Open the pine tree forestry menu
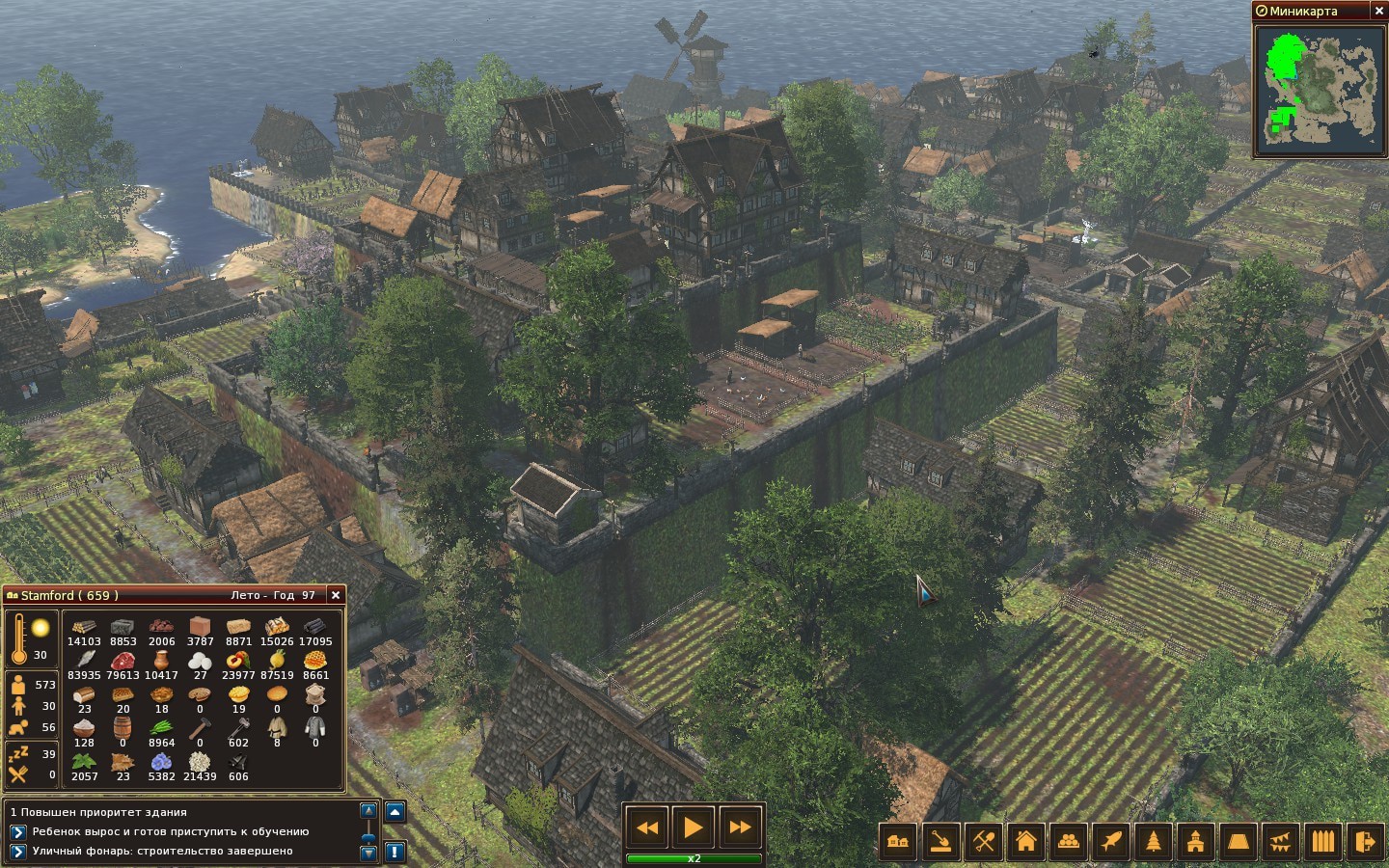The height and width of the screenshot is (868, 1389). pos(1154,842)
